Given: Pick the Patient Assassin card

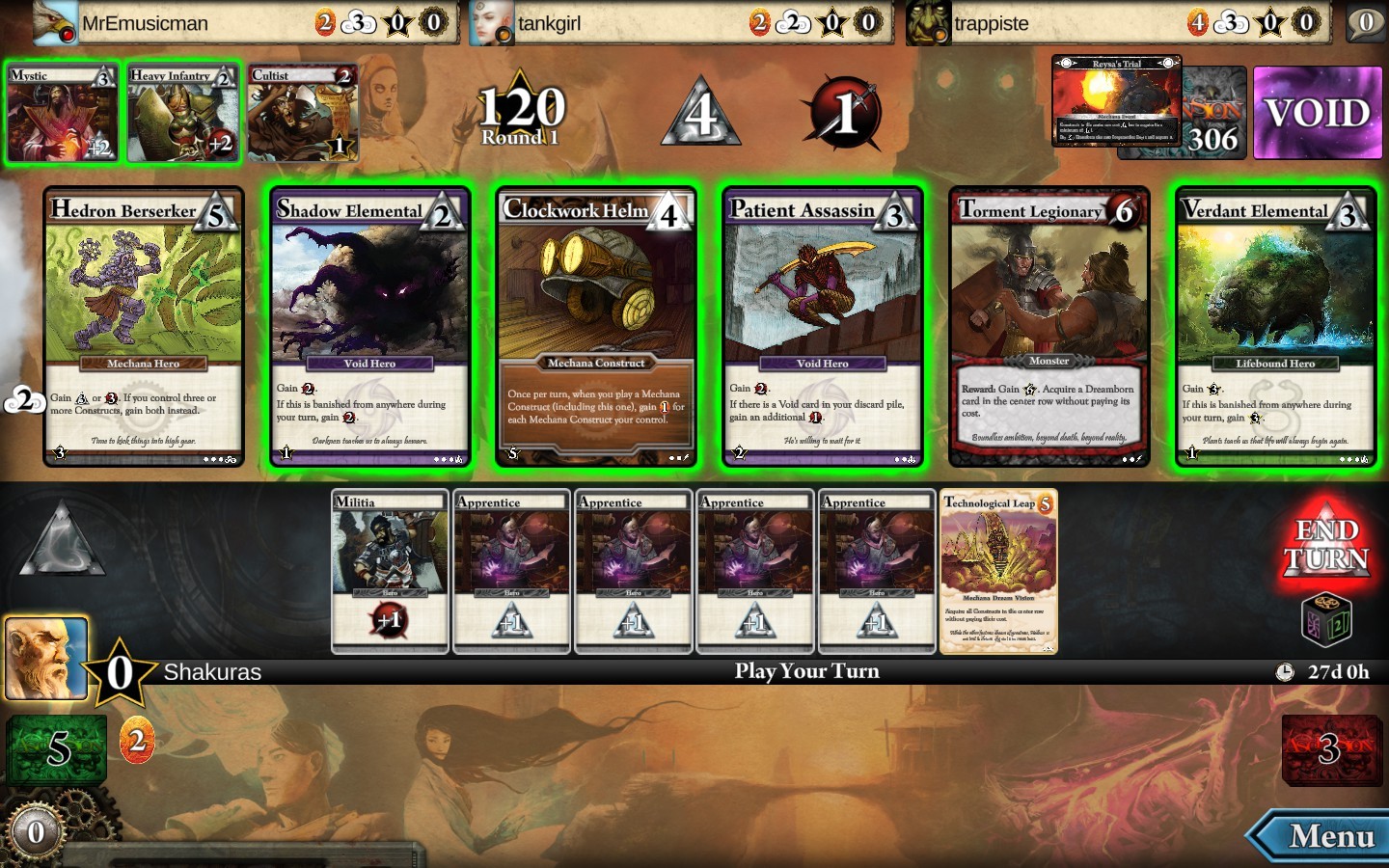Looking at the screenshot, I should point(823,328).
